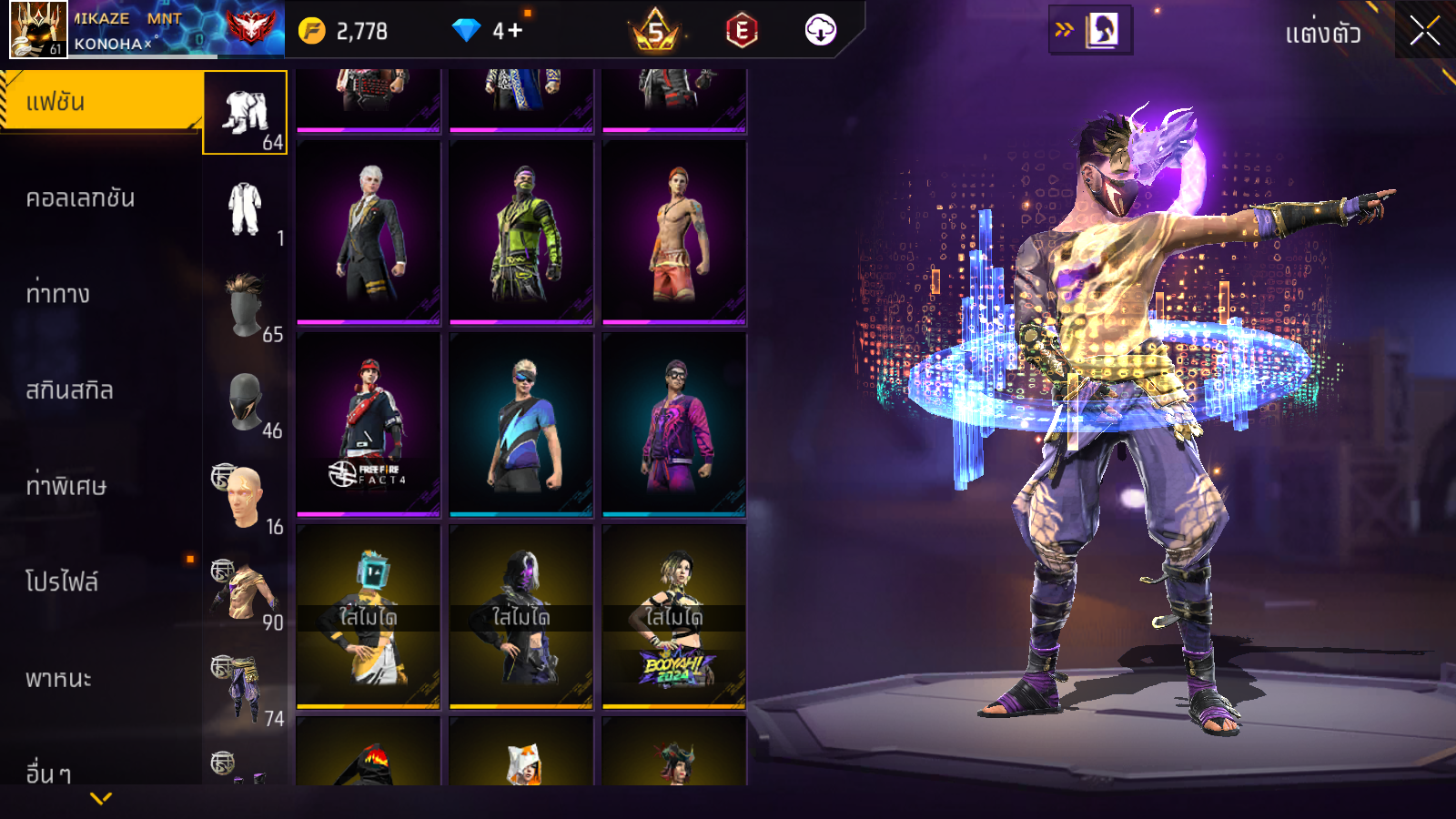Viewport: 1456px width, 819px height.
Task: Choose the outfit set category with 64 items
Action: coord(245,113)
